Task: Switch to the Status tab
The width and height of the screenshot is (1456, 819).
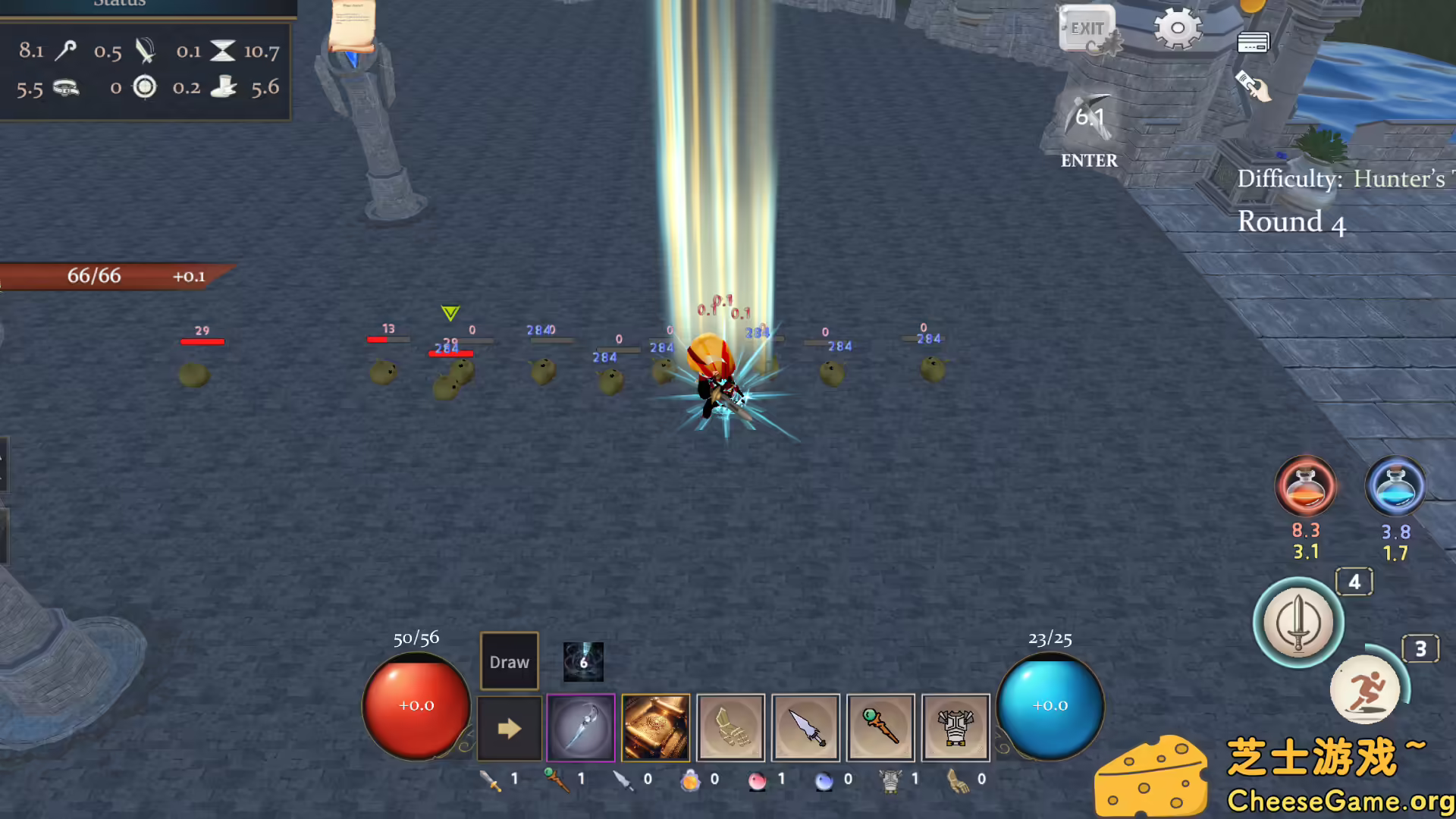Action: pyautogui.click(x=119, y=6)
